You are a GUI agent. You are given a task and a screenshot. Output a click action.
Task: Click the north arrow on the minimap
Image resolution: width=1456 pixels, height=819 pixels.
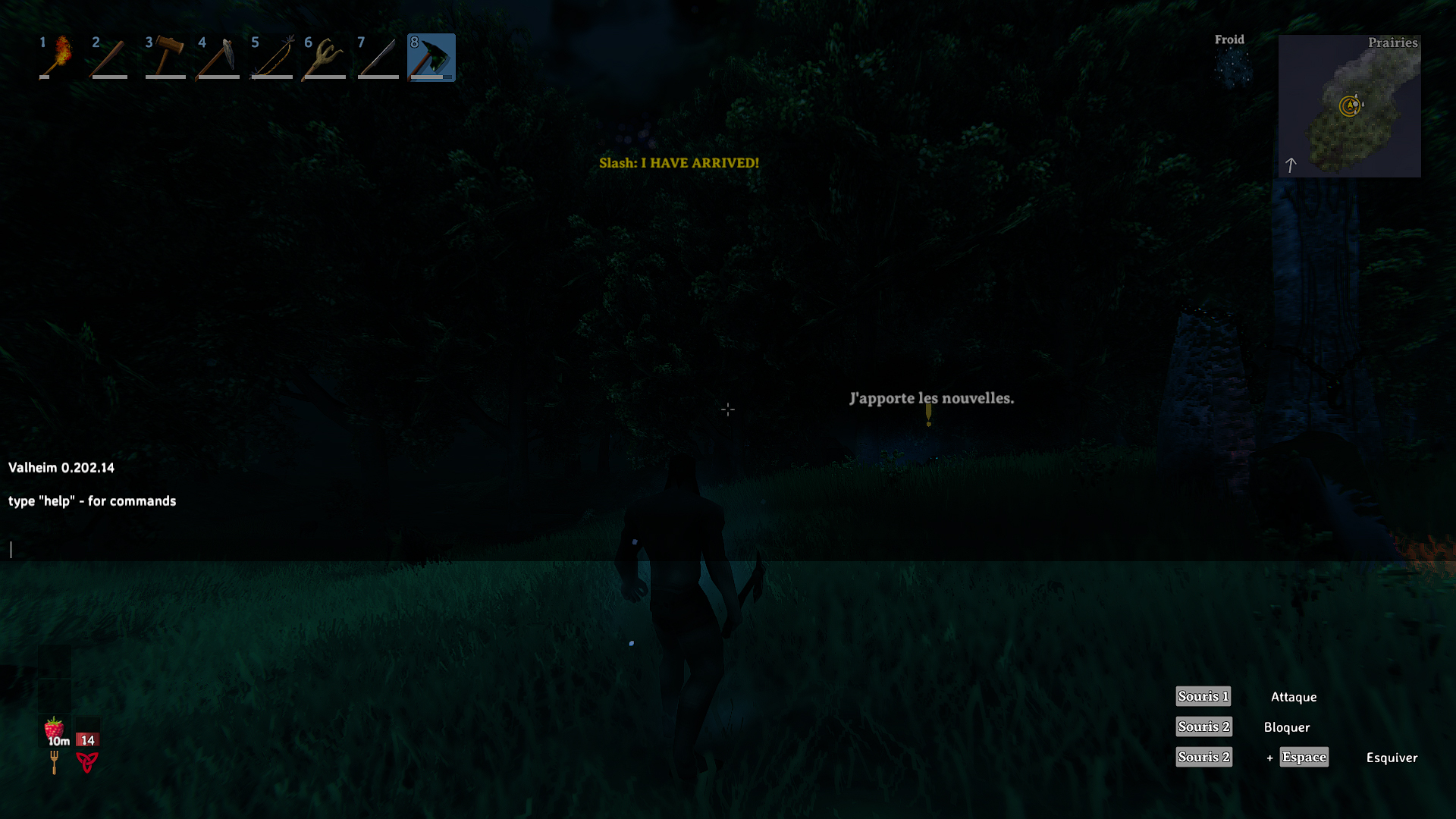tap(1291, 164)
